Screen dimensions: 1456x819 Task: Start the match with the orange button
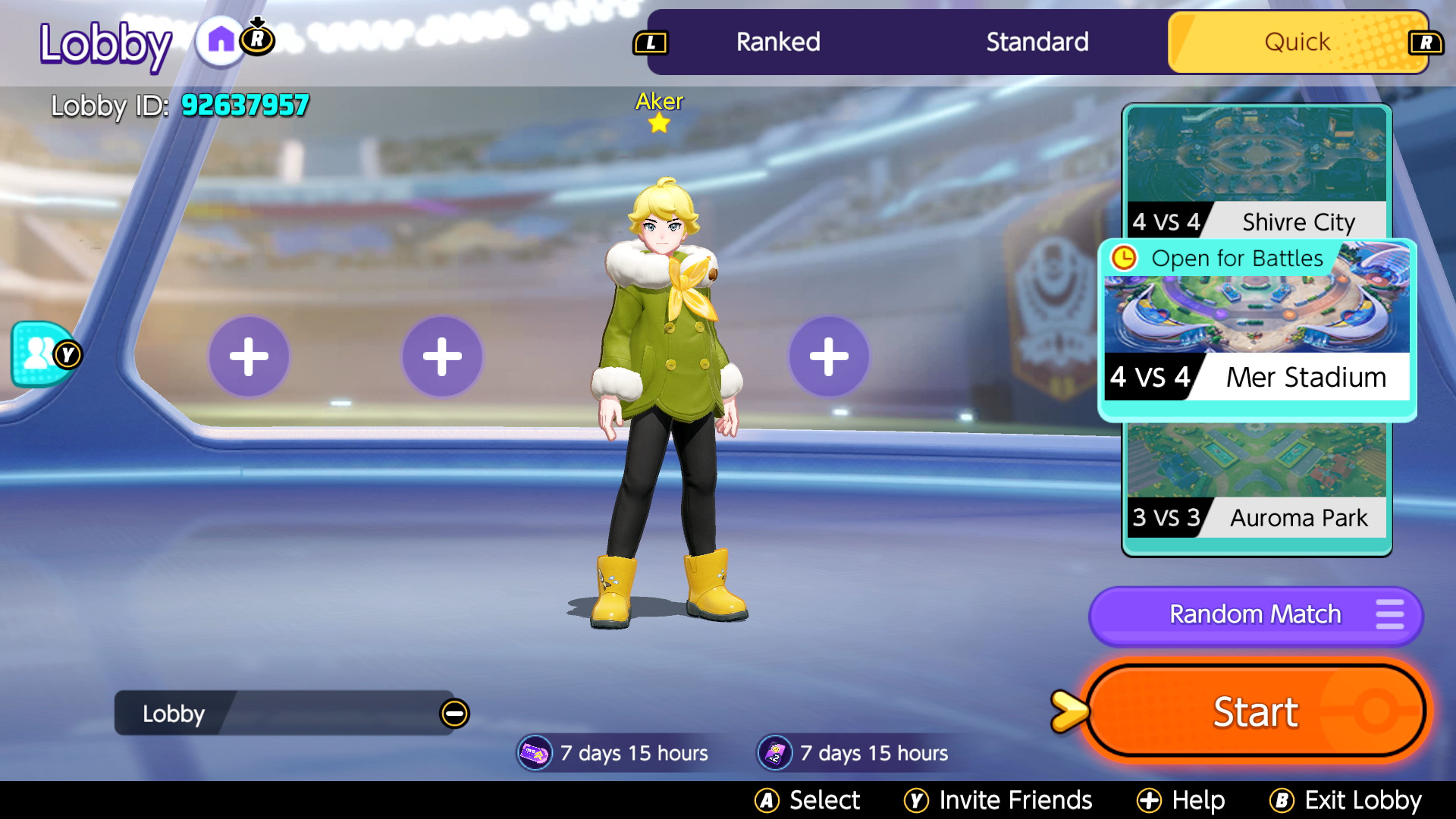click(1256, 711)
